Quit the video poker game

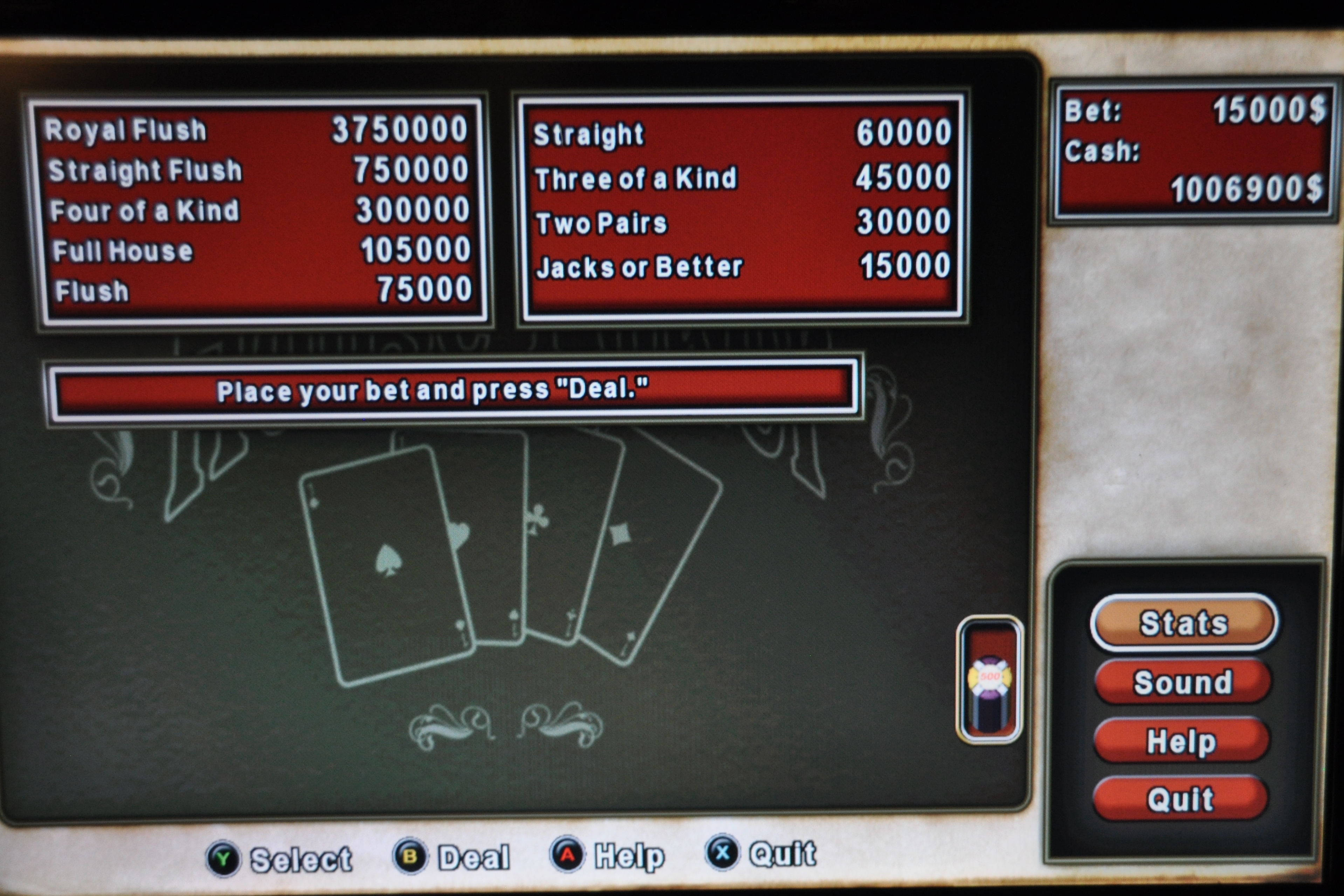(x=1180, y=798)
